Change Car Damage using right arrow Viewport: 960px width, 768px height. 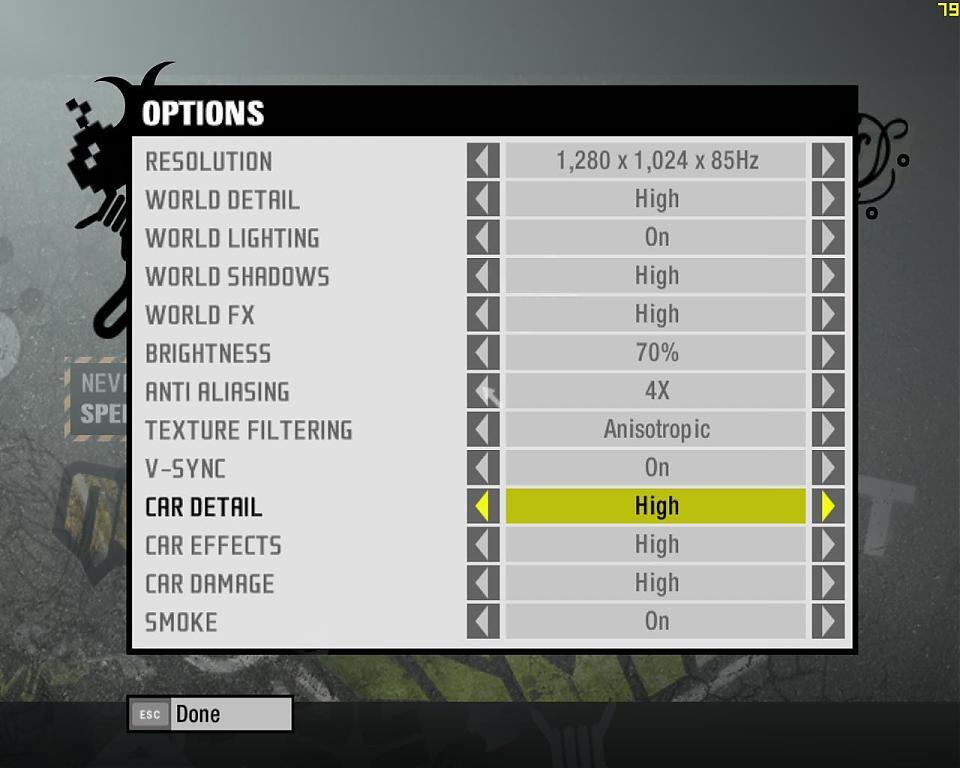pos(828,583)
